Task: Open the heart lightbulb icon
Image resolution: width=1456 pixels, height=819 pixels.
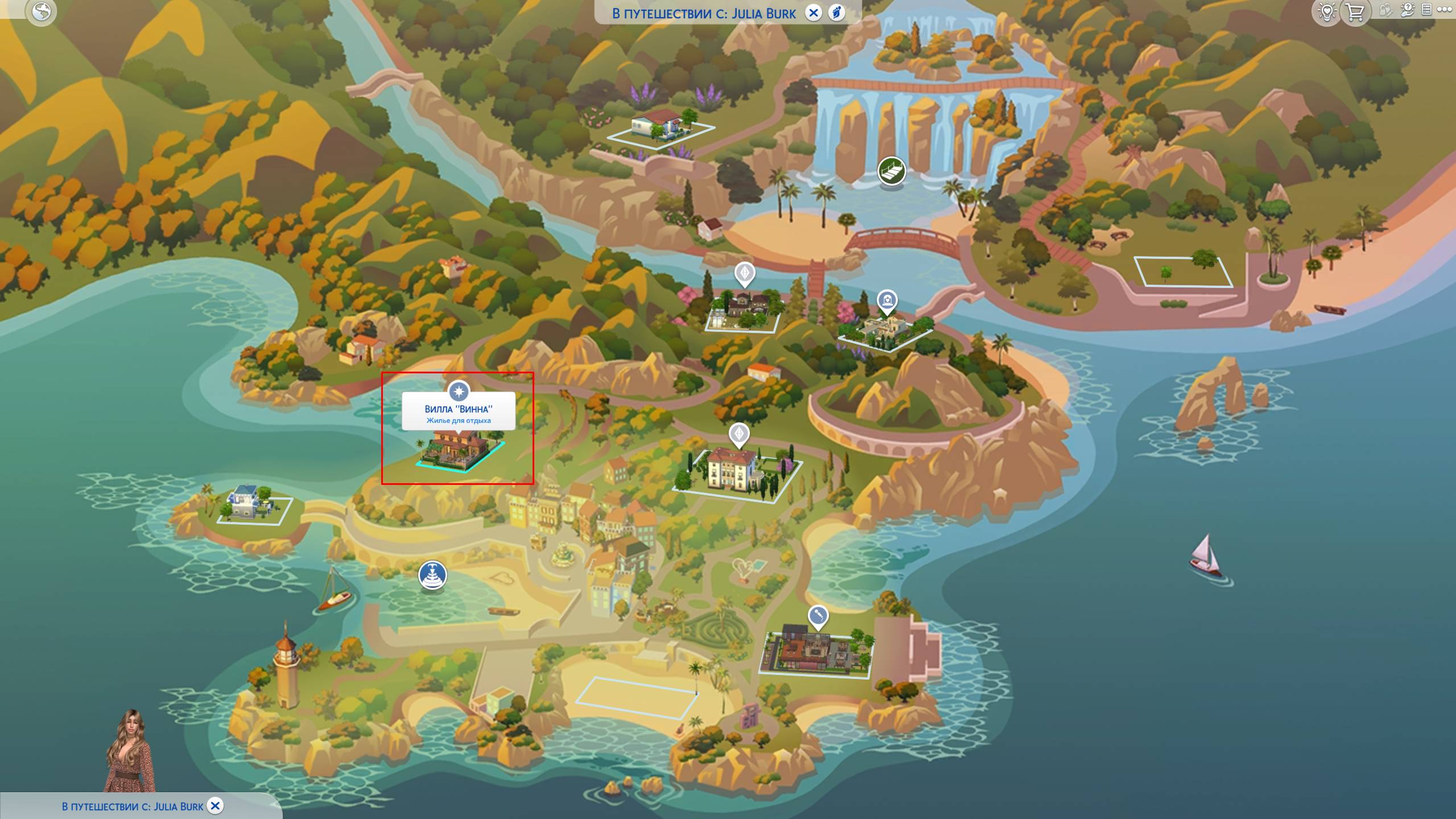Action: coord(1326,11)
